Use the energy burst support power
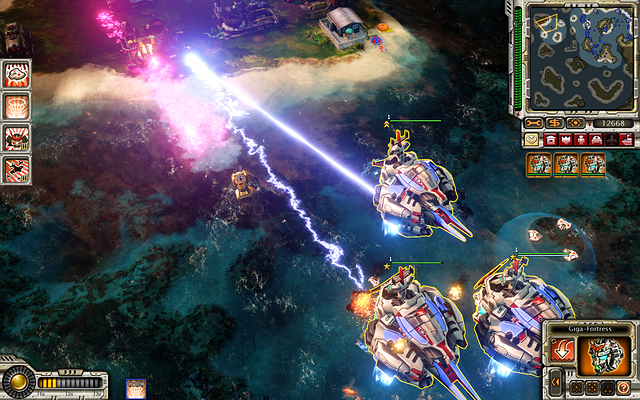The image size is (640, 400). (16, 105)
